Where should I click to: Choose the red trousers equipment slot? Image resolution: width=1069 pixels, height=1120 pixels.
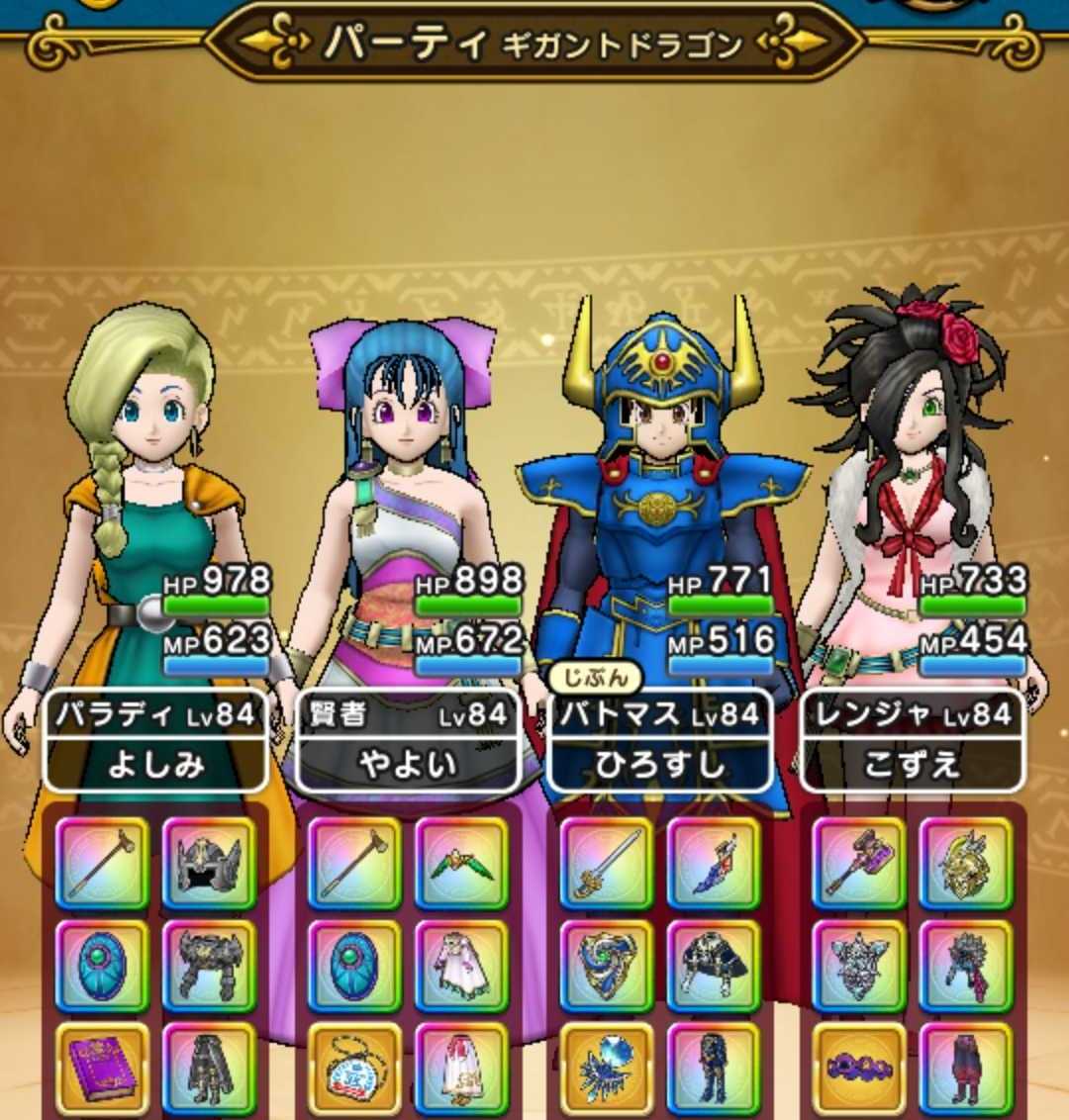coord(965,1070)
